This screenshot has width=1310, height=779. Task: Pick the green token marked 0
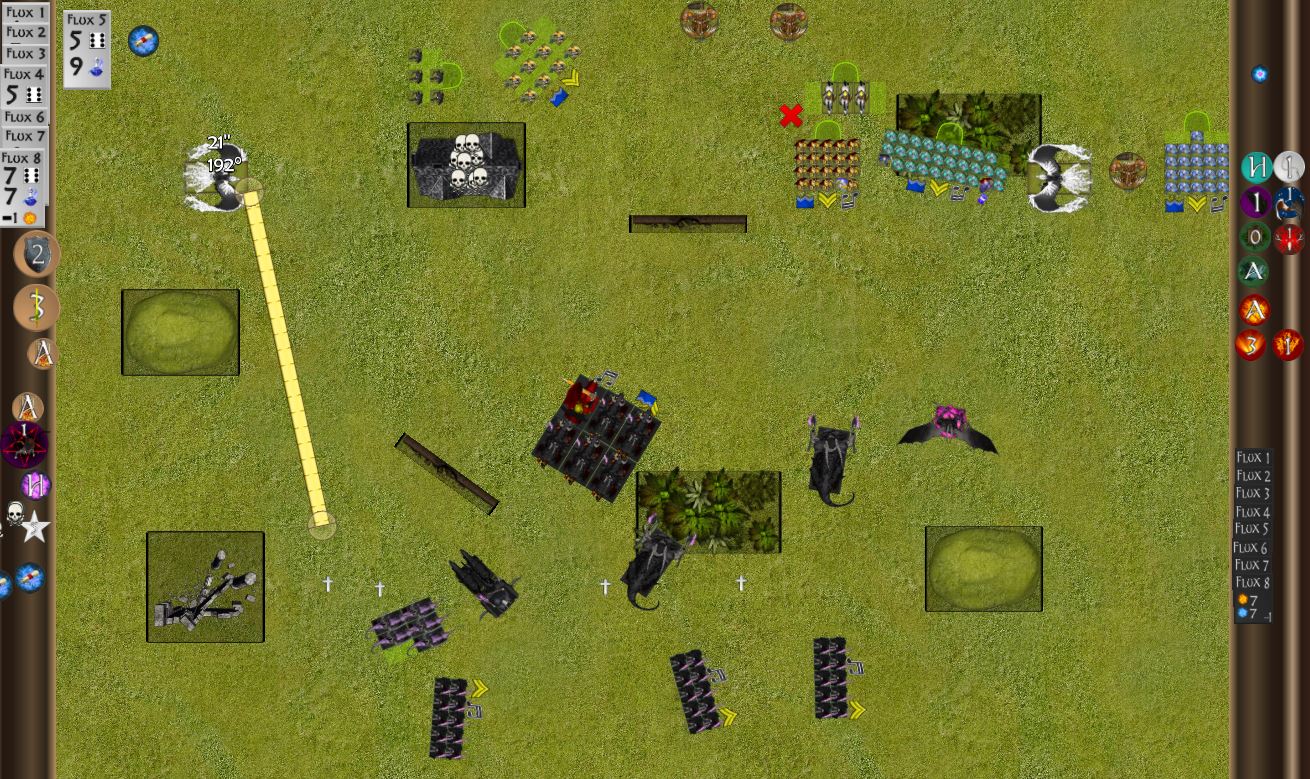(1255, 237)
